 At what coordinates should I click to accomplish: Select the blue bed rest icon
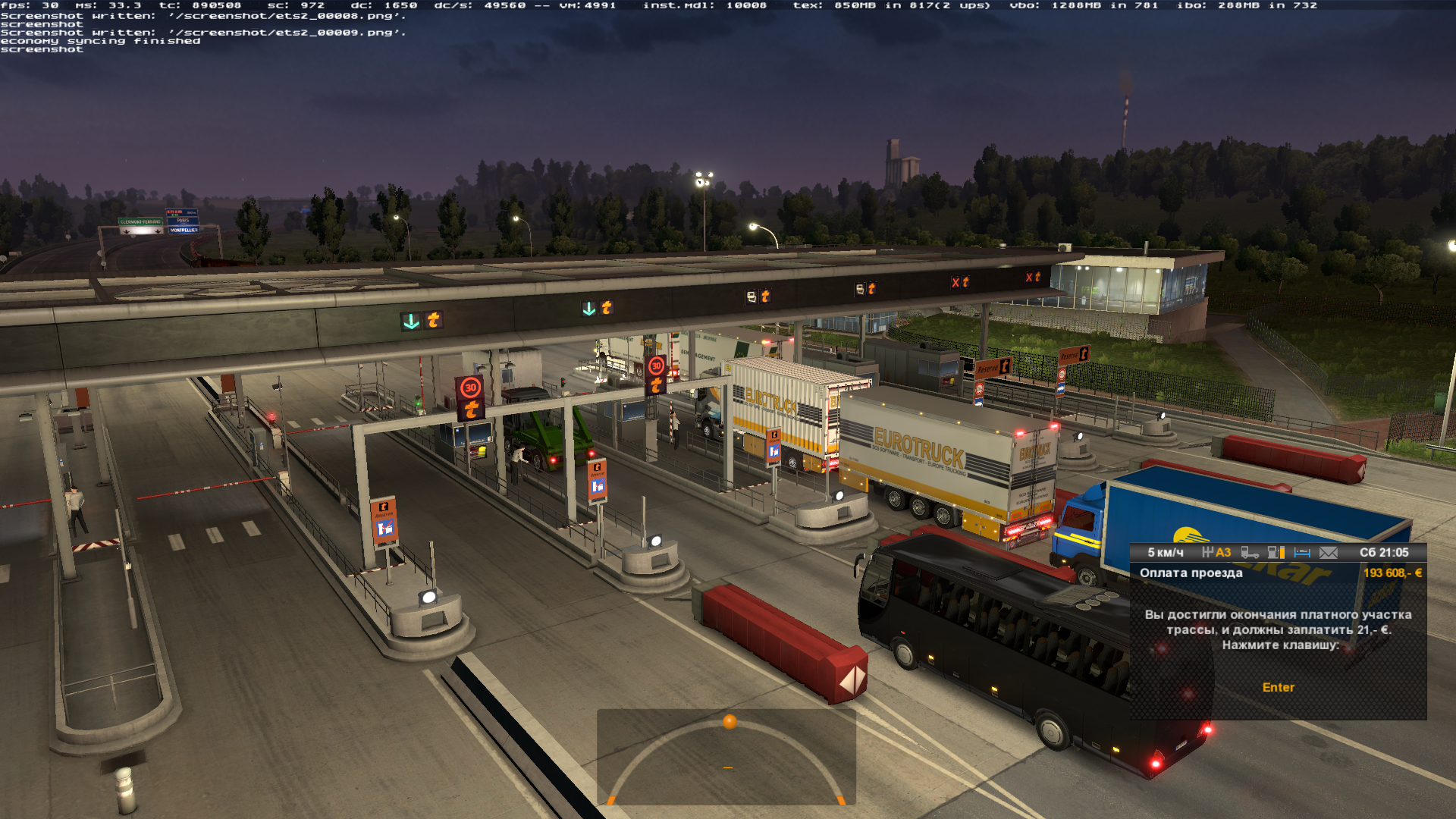point(1302,553)
